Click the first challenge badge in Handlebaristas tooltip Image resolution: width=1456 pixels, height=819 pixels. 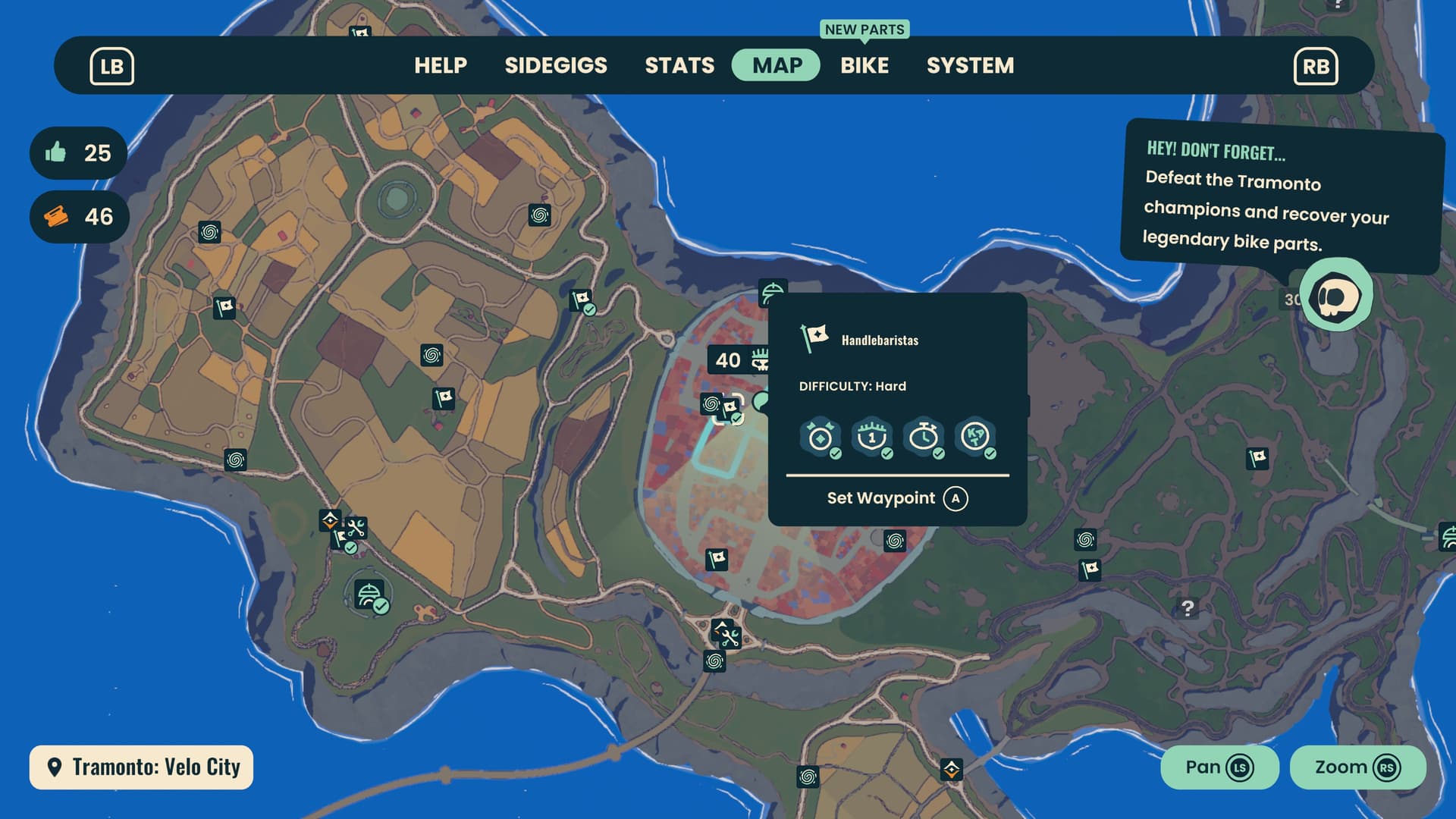pyautogui.click(x=821, y=438)
